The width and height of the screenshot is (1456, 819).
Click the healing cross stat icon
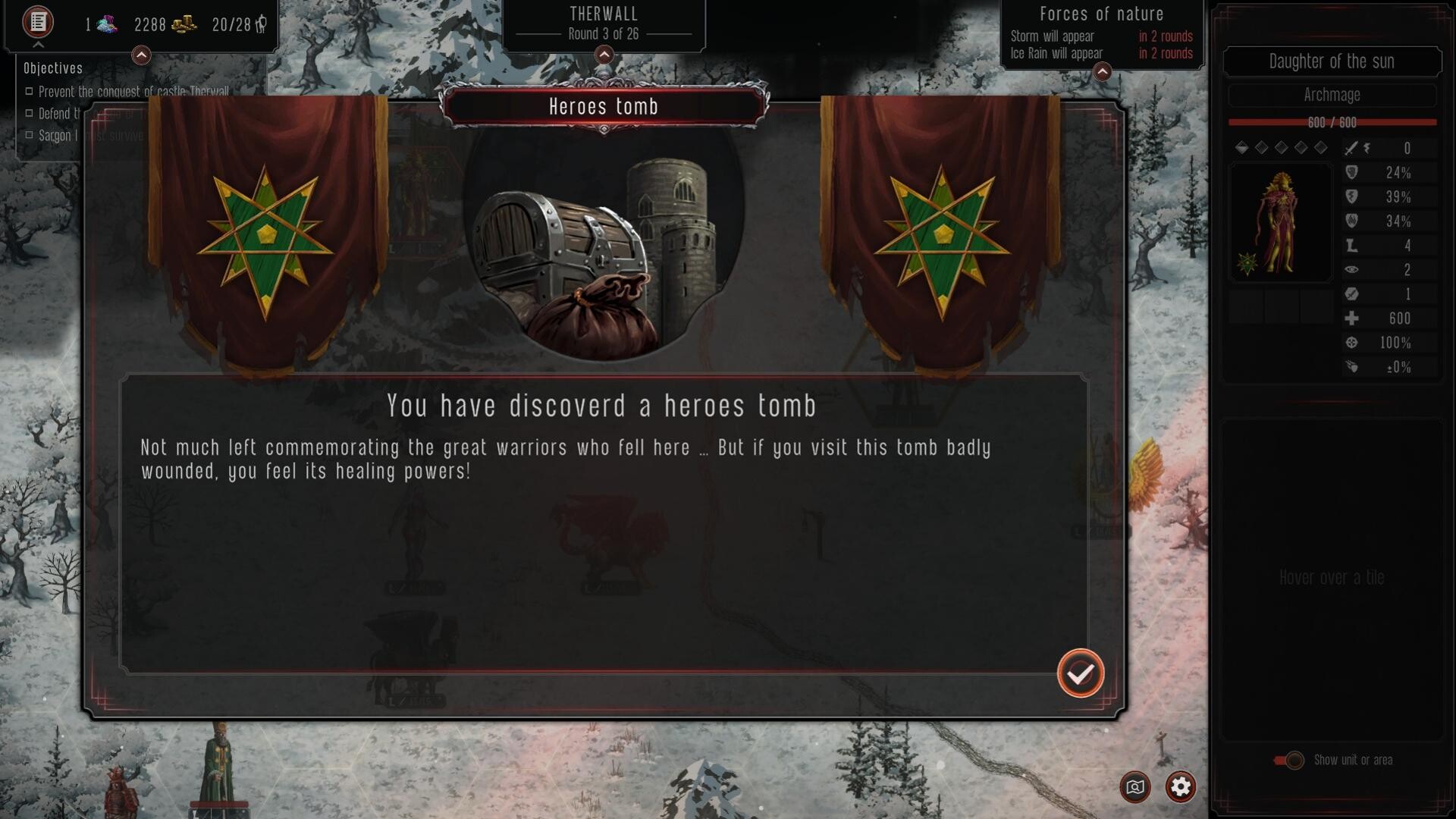(1354, 318)
